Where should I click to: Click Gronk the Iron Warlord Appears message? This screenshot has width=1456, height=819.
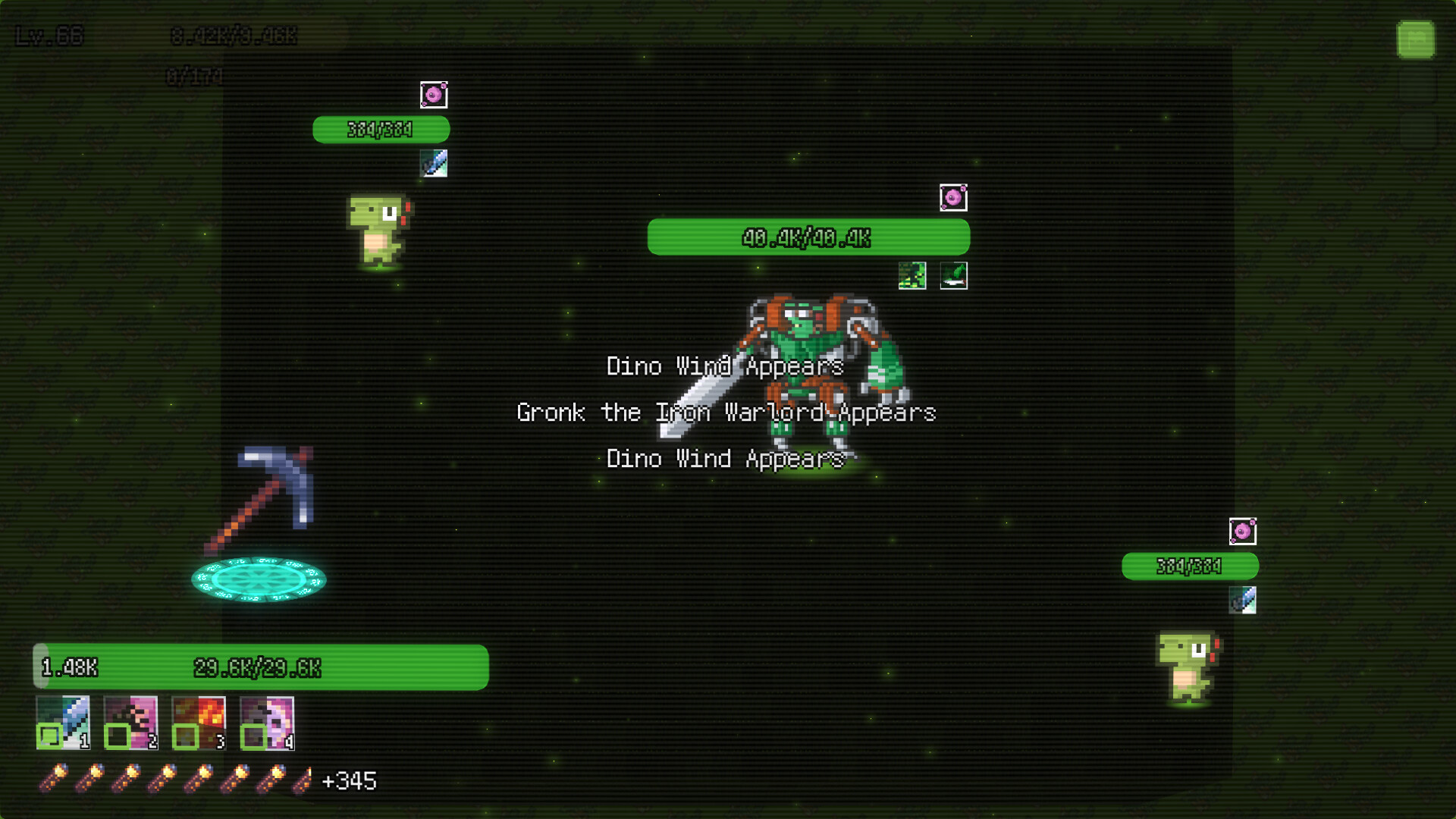click(726, 413)
